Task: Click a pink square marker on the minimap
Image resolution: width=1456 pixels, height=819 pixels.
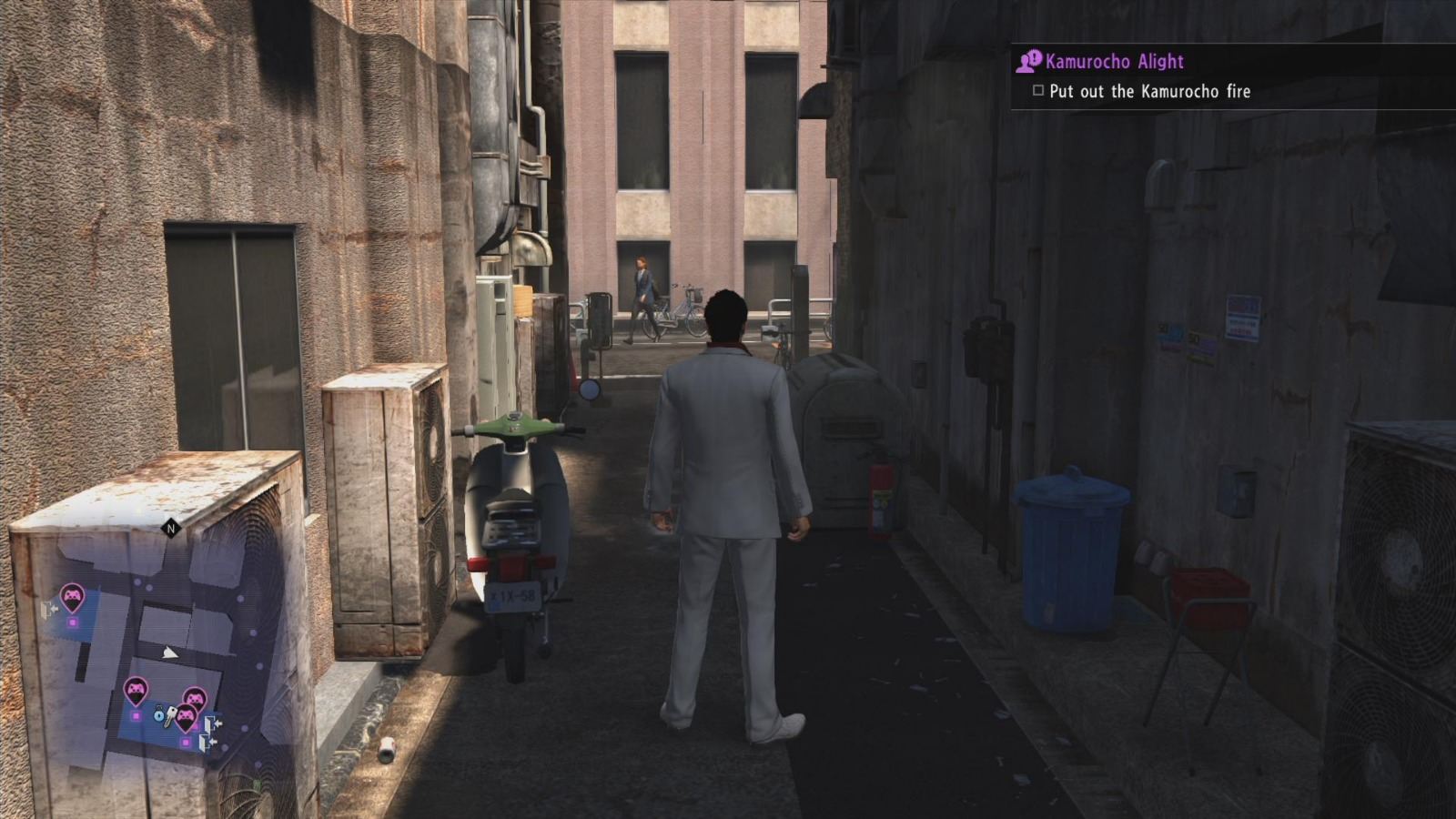Action: click(136, 715)
